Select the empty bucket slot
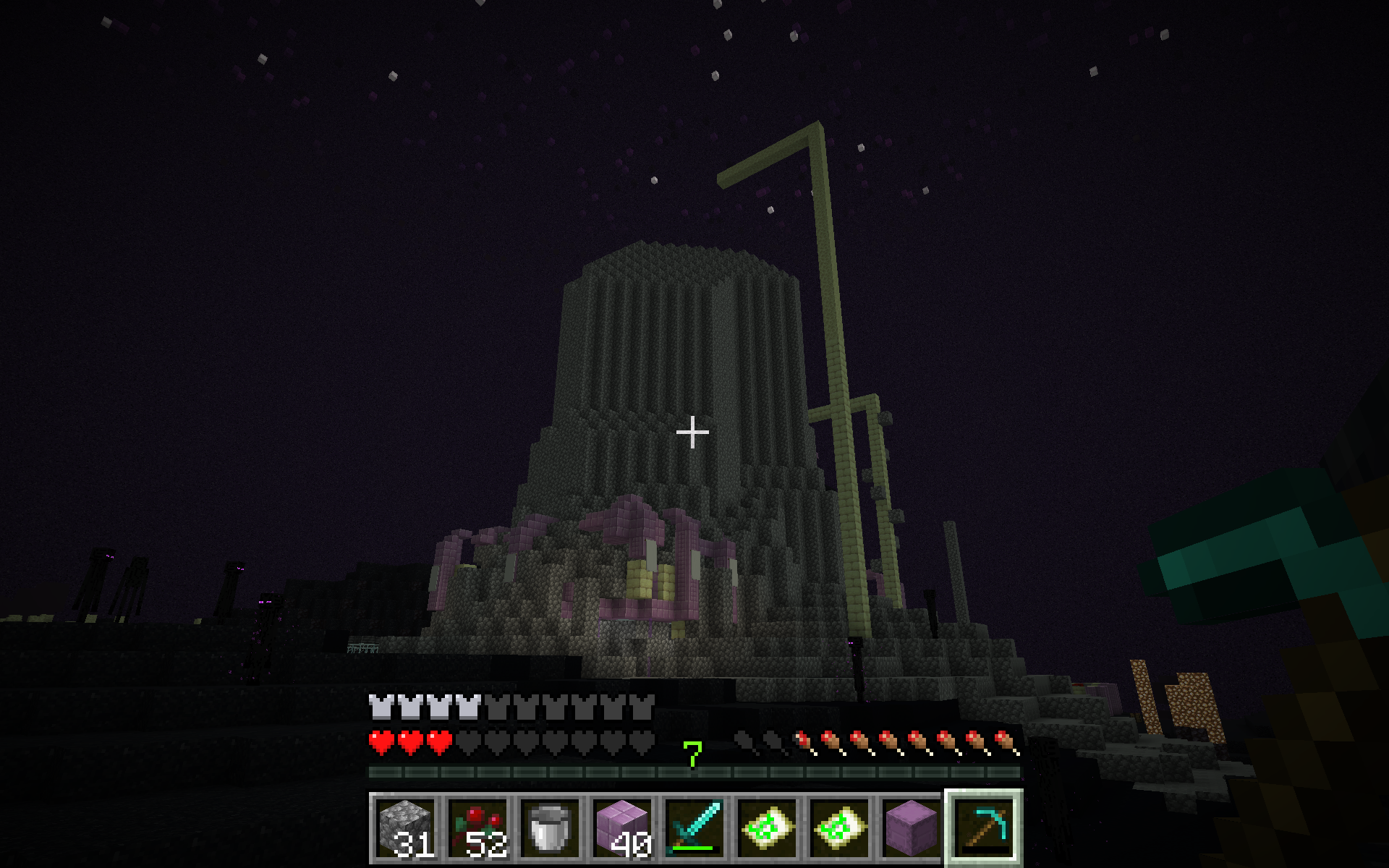The image size is (1389, 868). click(550, 827)
